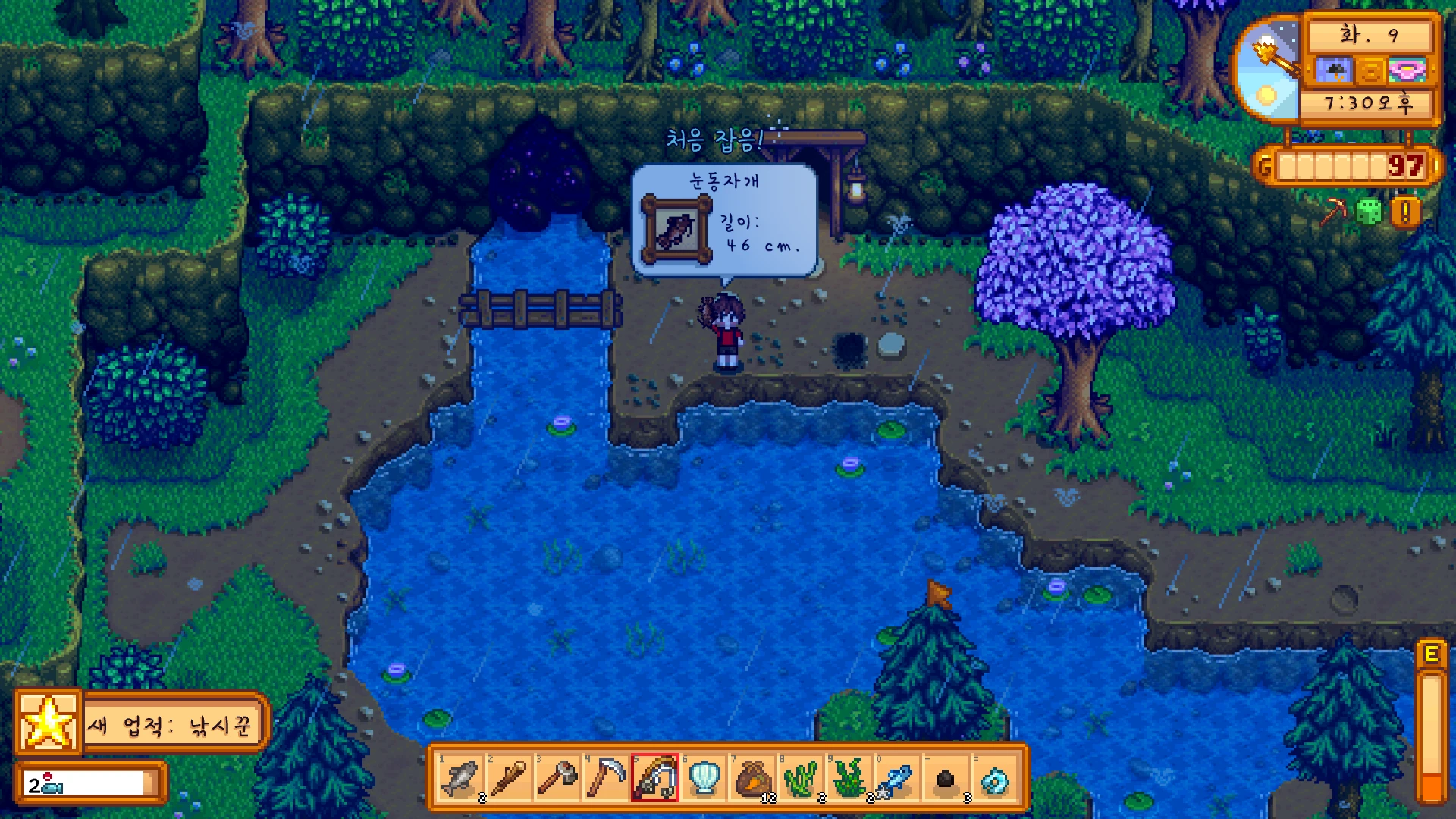Click the rainy weather icon
The width and height of the screenshot is (1456, 819).
click(x=1333, y=71)
